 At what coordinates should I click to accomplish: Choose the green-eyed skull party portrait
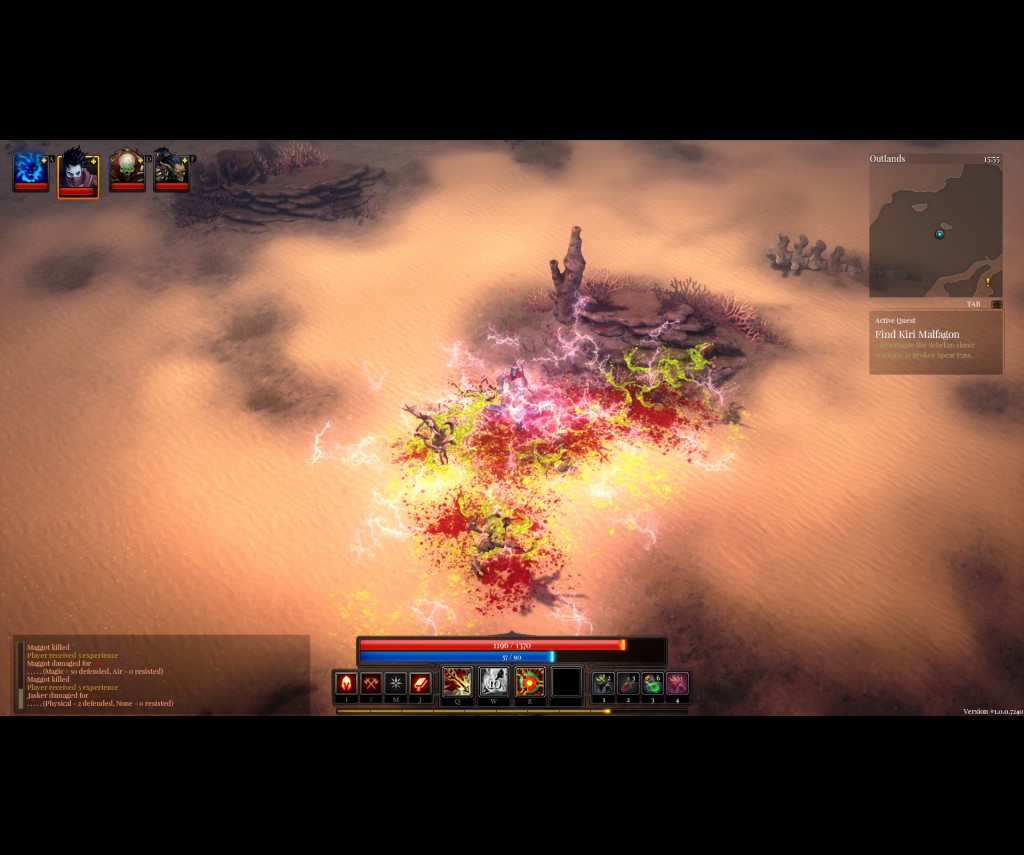(127, 168)
